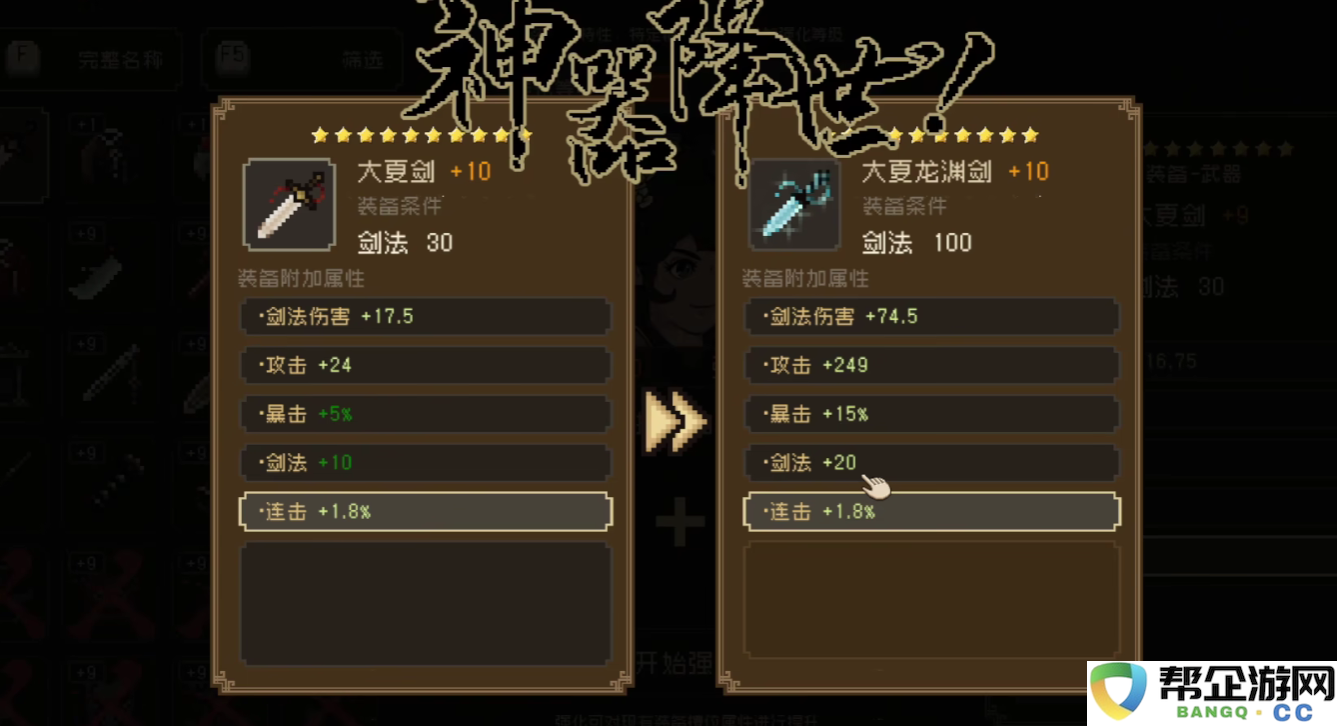This screenshot has height=726, width=1337.
Task: Select the 大夏剑 weapon thumbnail icon
Action: 290,203
